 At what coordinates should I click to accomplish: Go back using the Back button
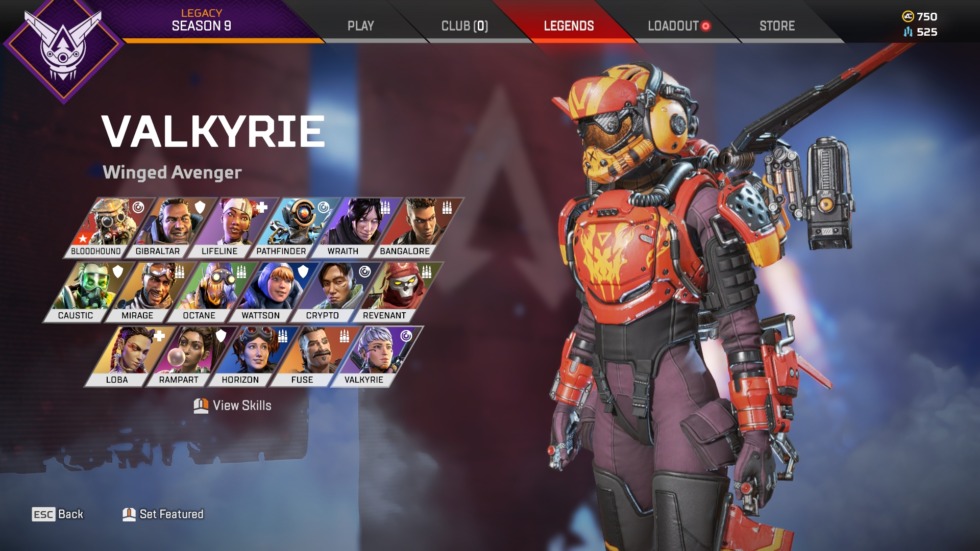coord(58,514)
